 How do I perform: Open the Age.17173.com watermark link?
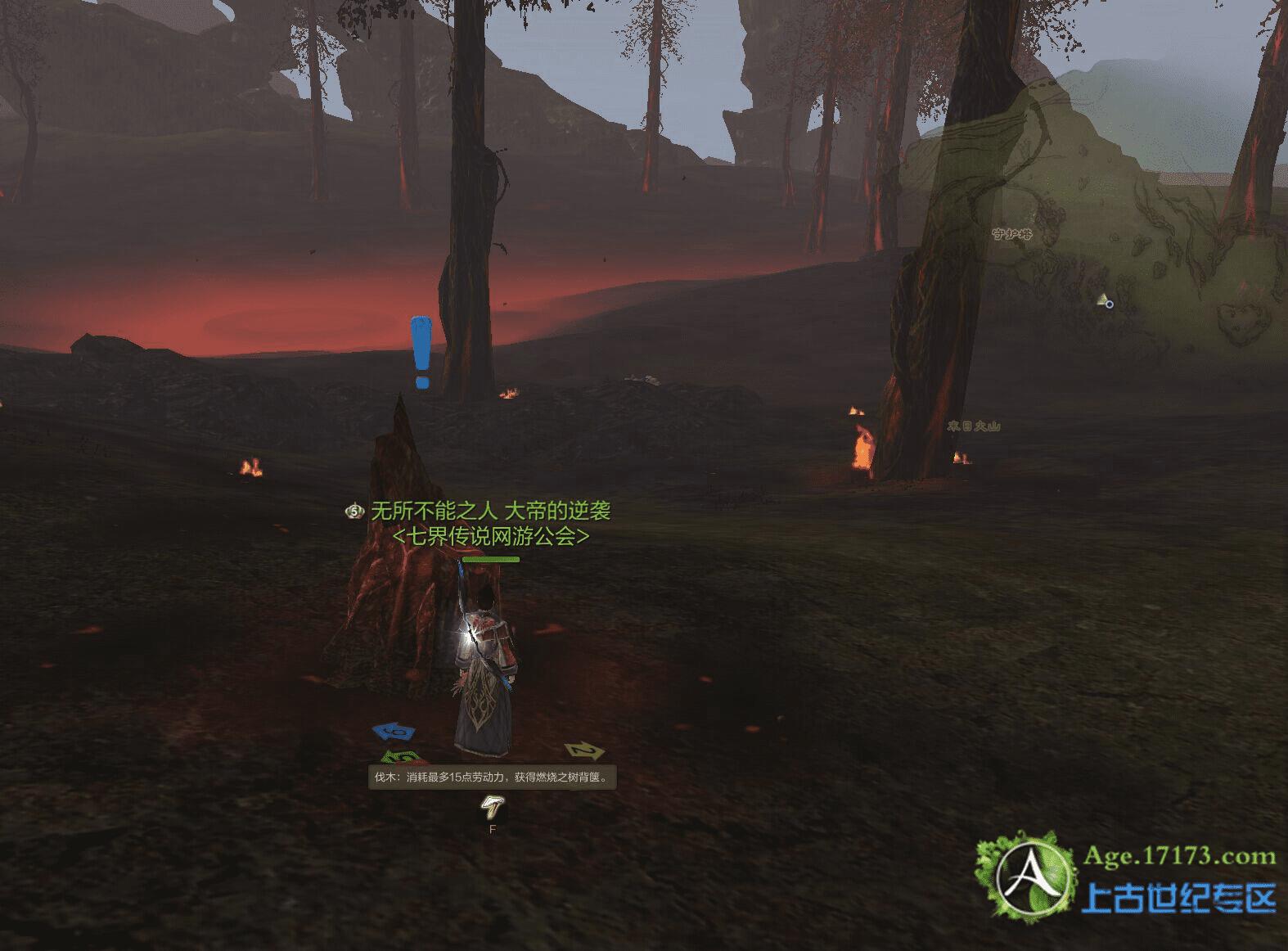tap(1179, 857)
